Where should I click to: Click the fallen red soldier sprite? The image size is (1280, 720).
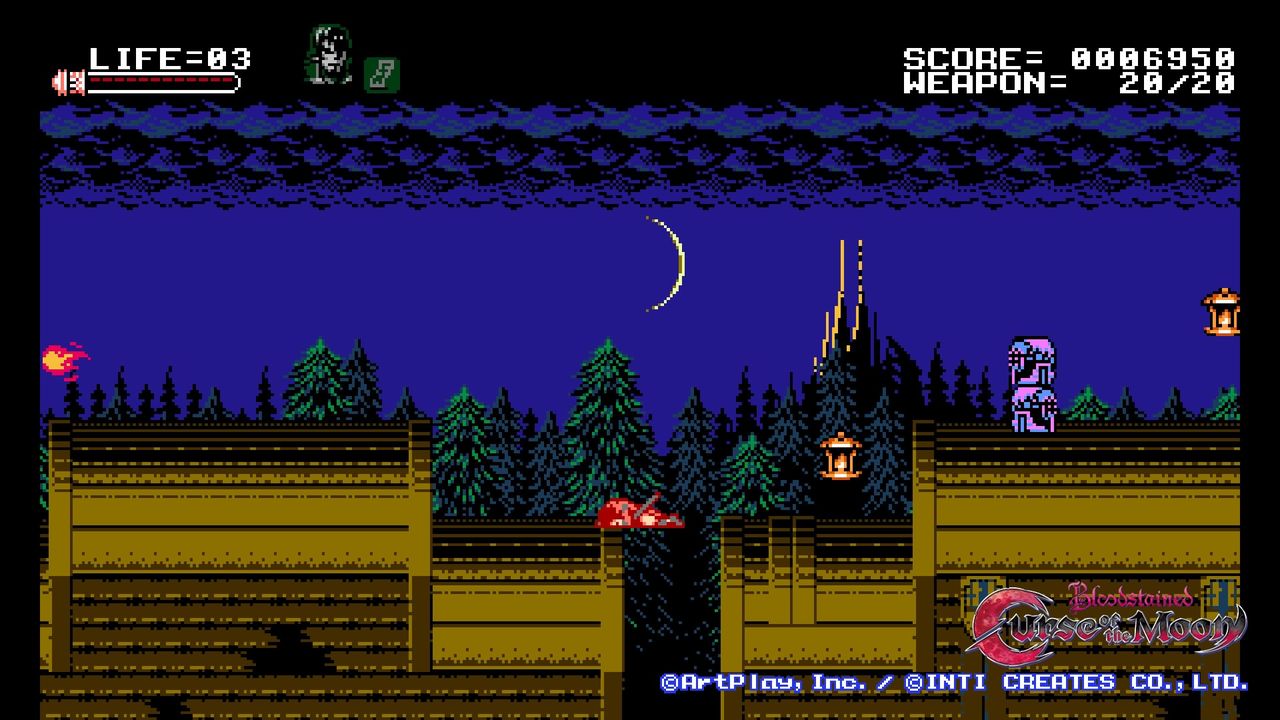[640, 510]
